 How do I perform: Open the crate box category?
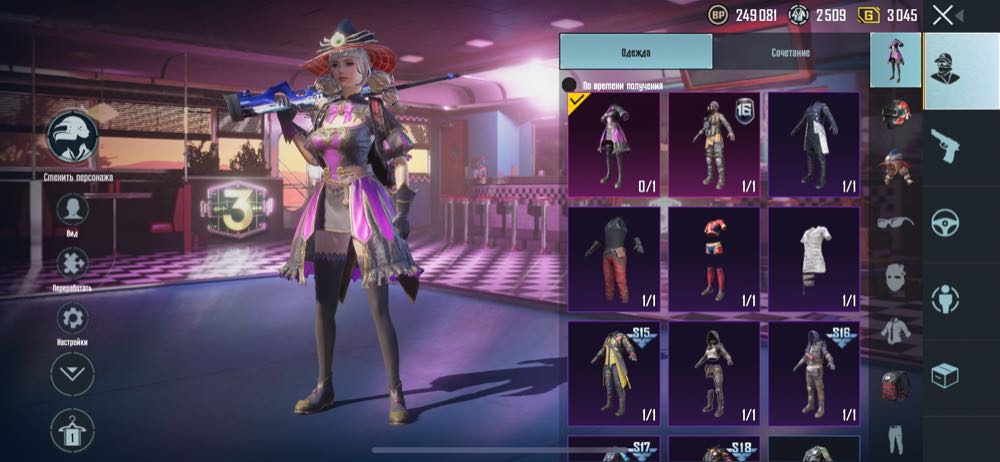click(x=945, y=375)
